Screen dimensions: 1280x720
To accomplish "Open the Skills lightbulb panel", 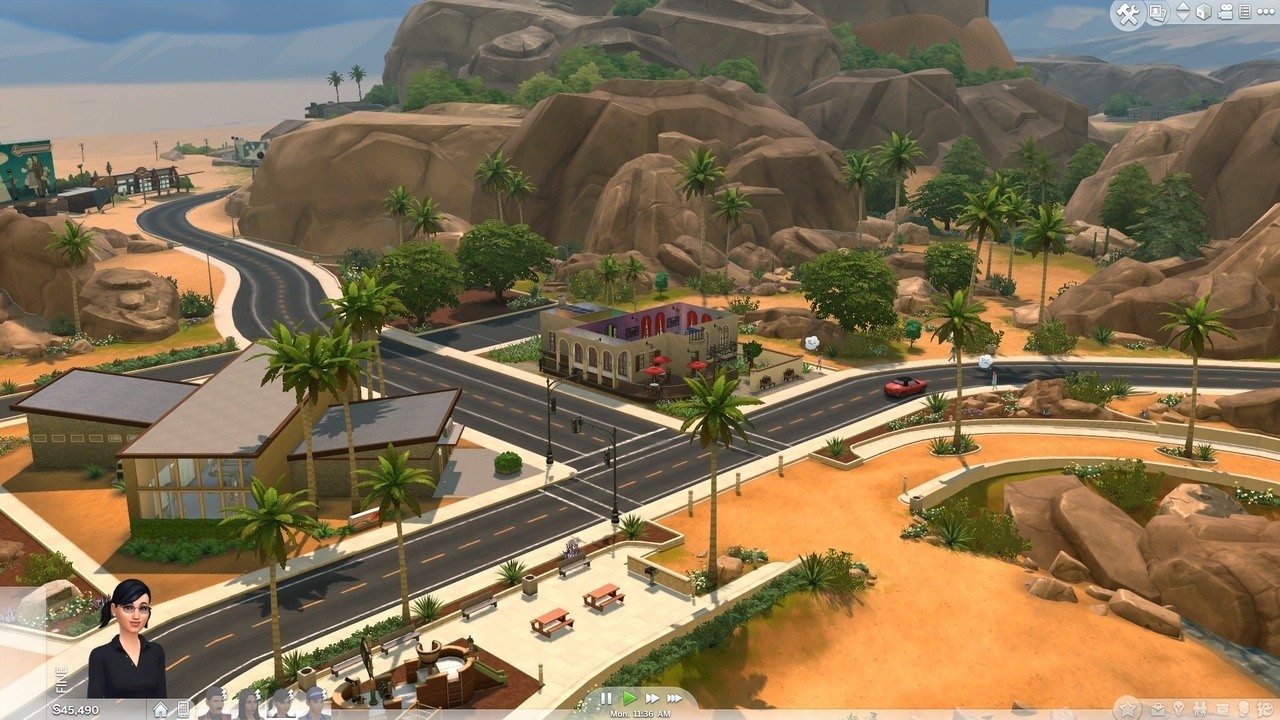I will [x=1178, y=709].
